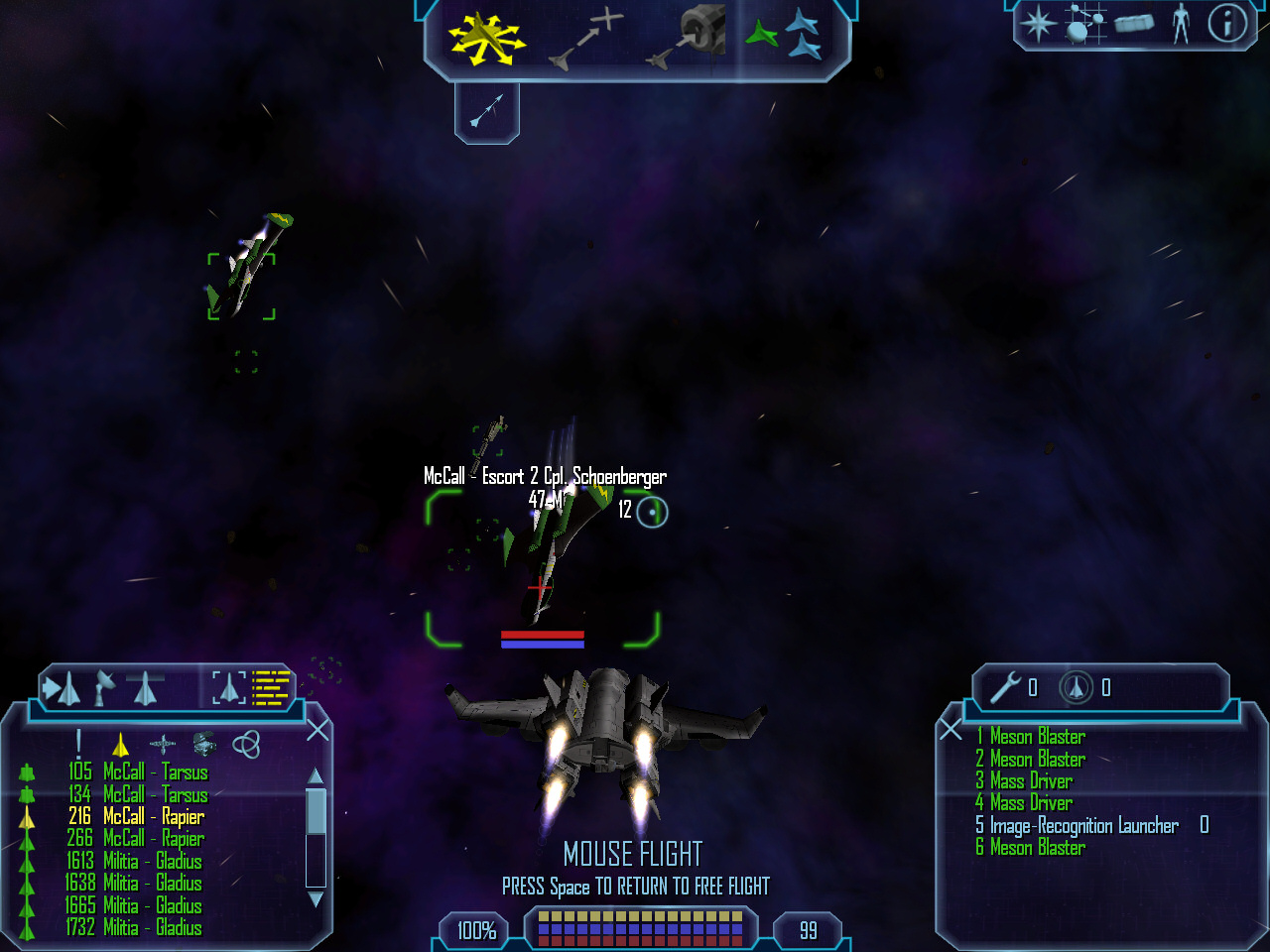Click the contact list's down scroll arrow

click(316, 899)
